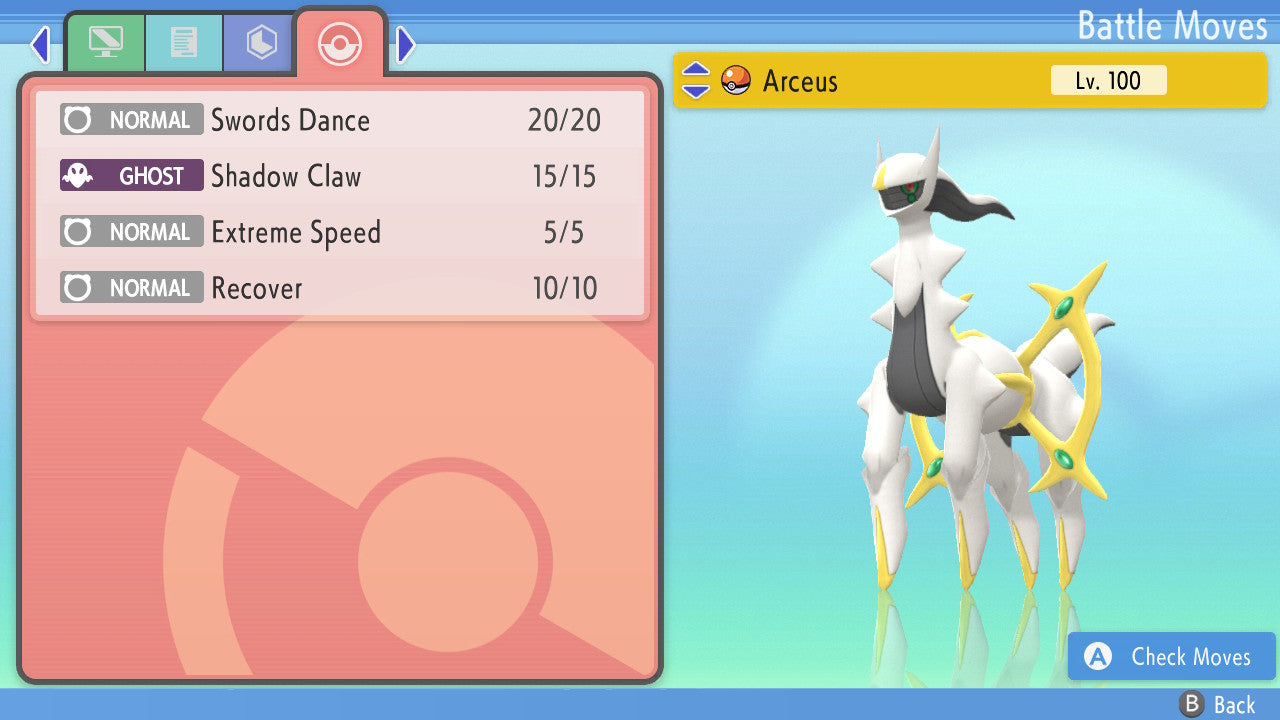Image resolution: width=1280 pixels, height=720 pixels.
Task: Open Check Moves
Action: [1172, 656]
